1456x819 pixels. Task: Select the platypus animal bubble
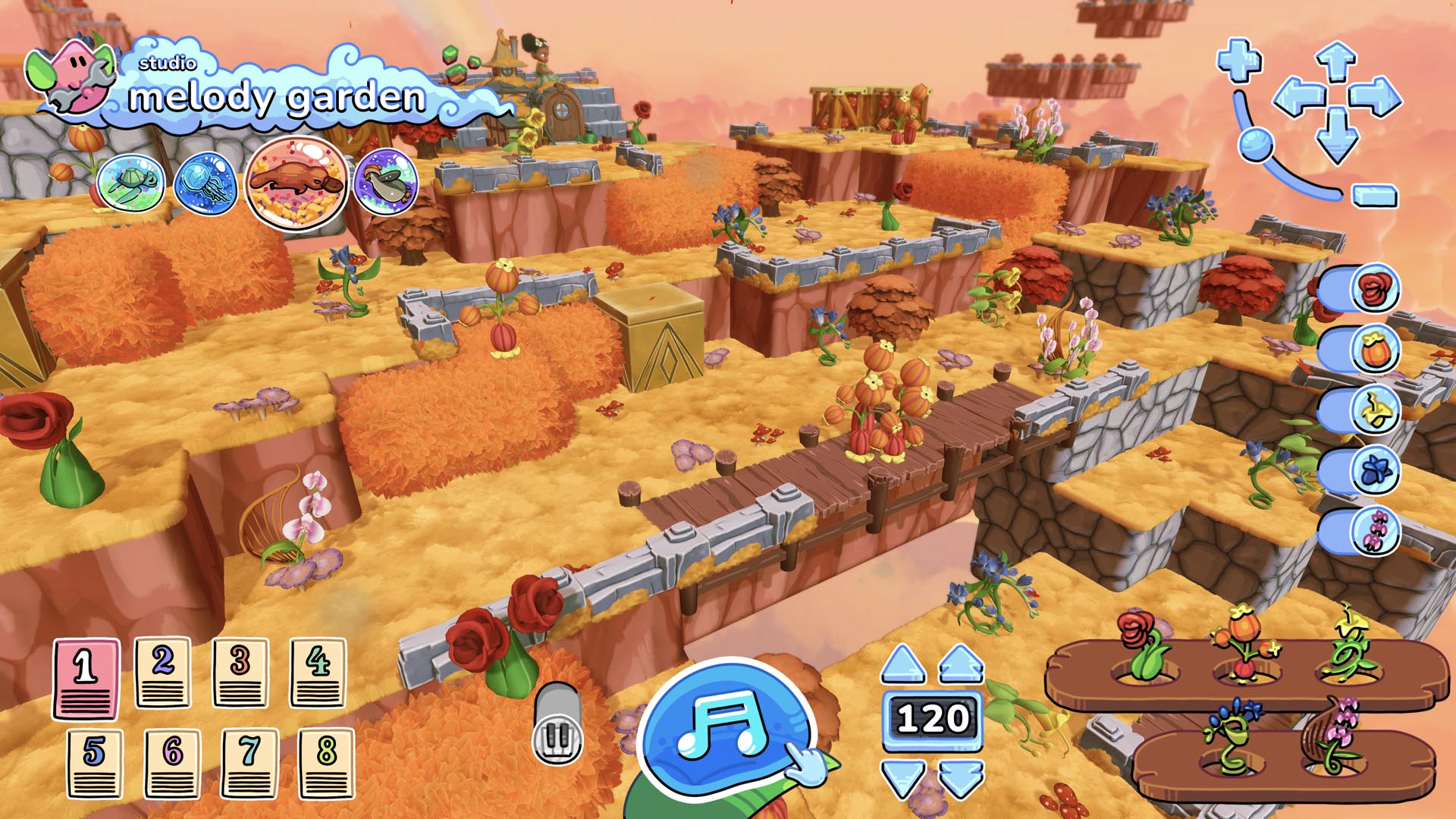point(297,182)
